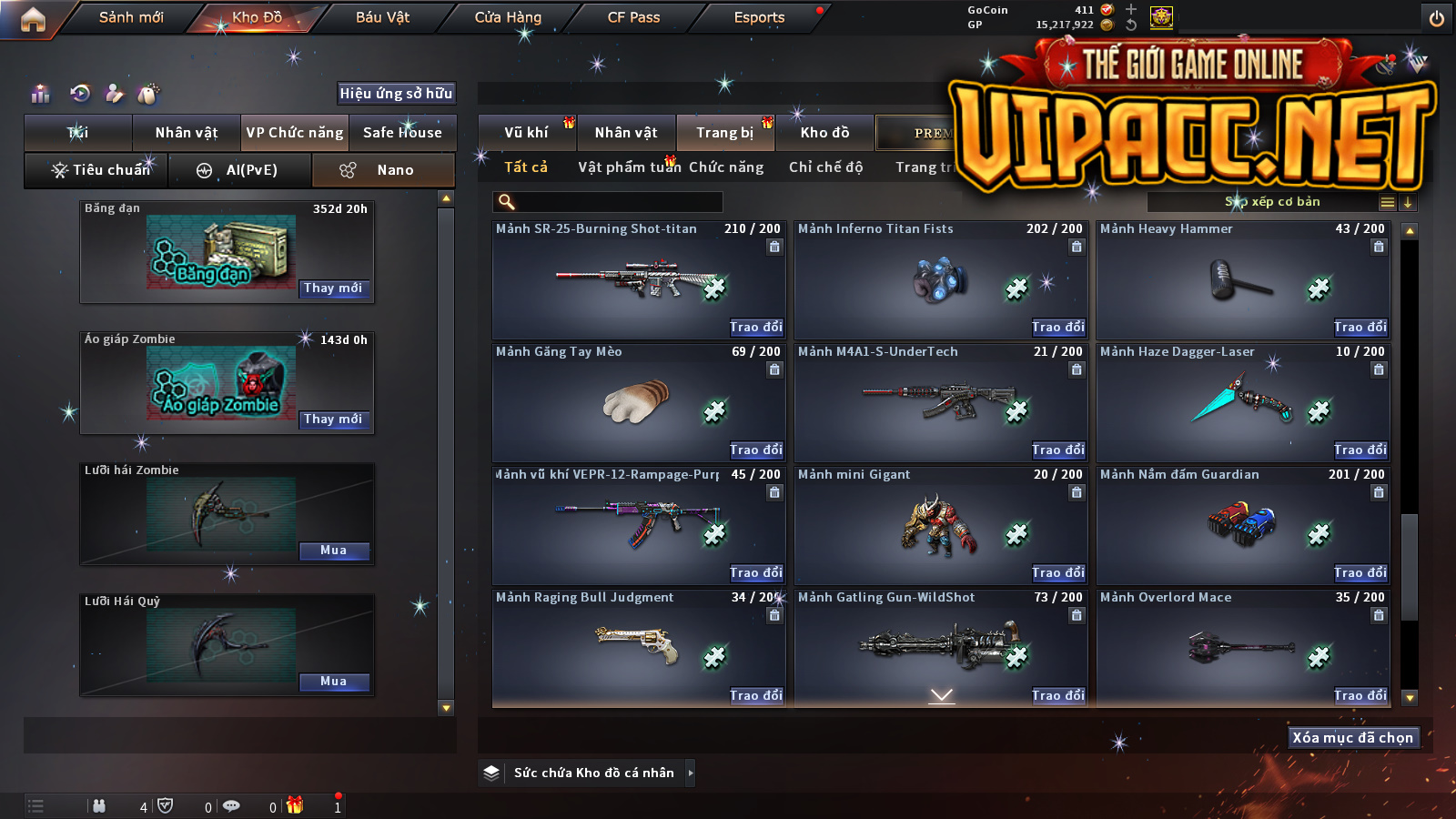
Task: Click the power exit button
Action: tap(1437, 18)
